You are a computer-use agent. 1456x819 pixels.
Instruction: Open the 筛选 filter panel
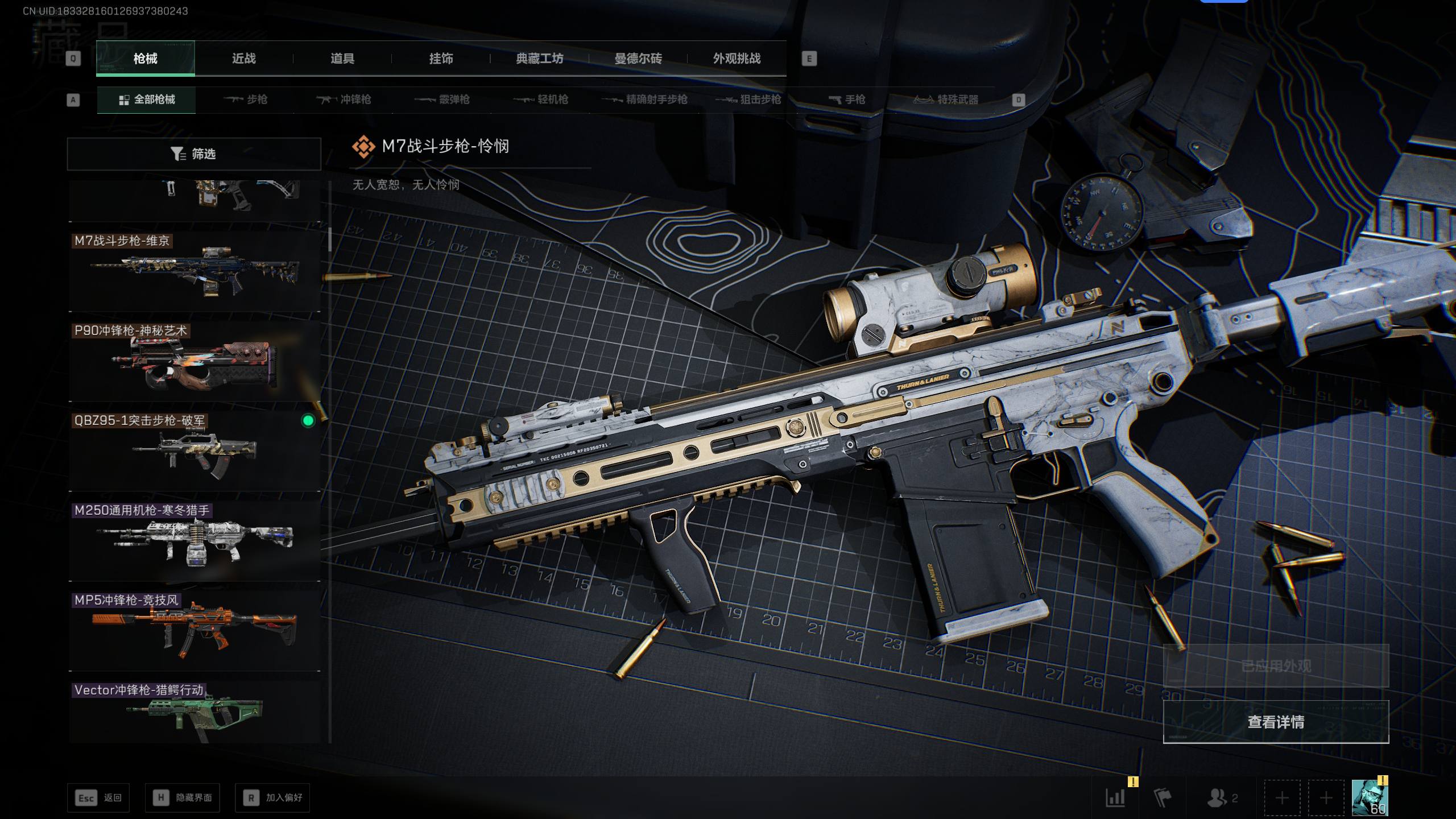(194, 154)
